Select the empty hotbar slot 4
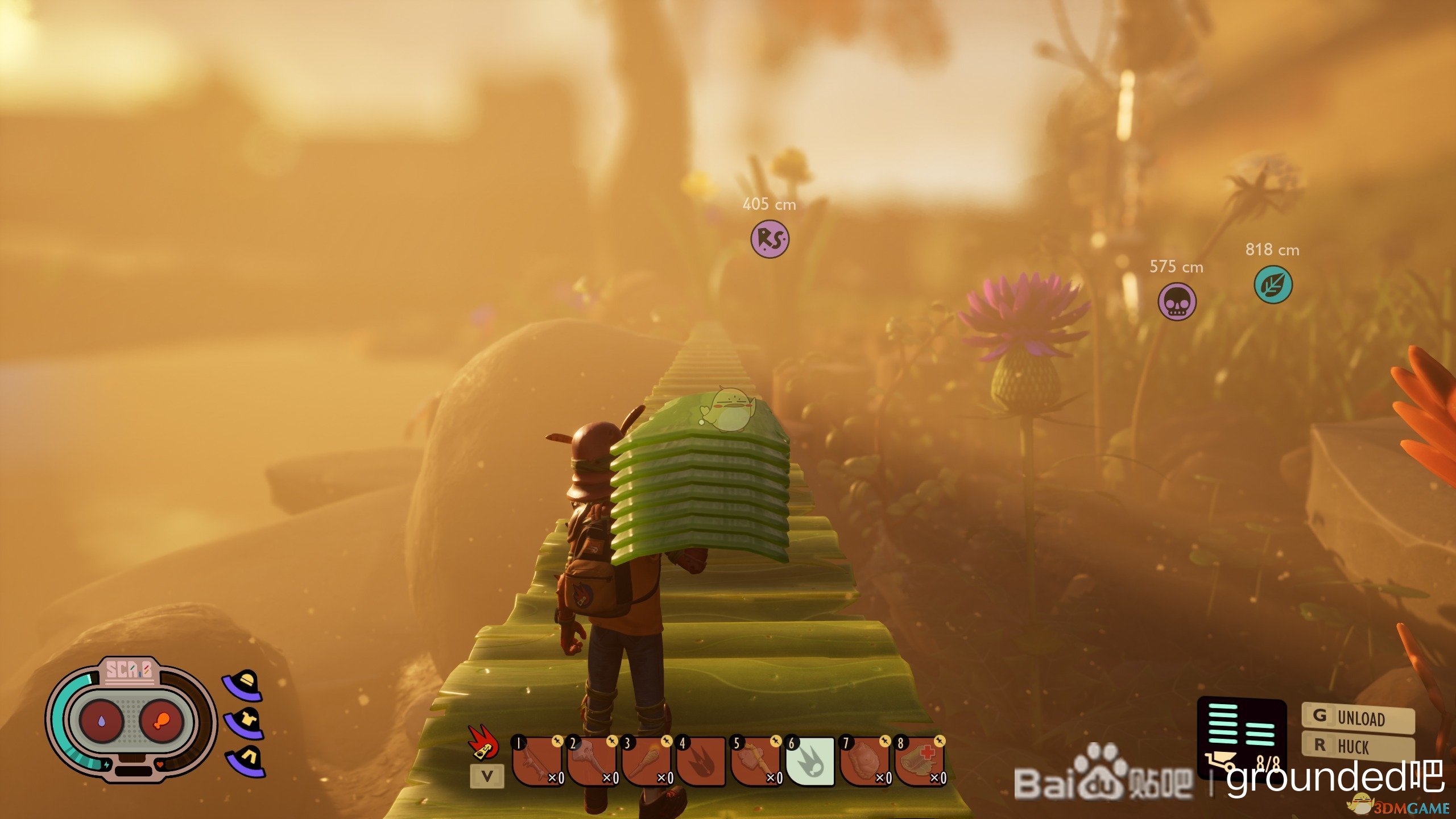Screen dimensions: 1456x819 pyautogui.click(x=701, y=761)
